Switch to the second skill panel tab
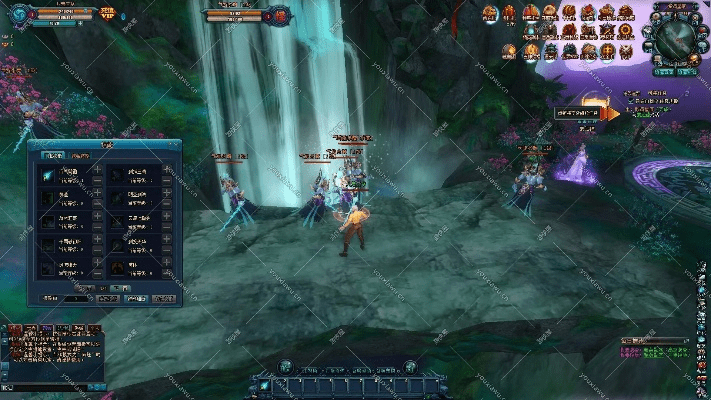The width and height of the screenshot is (711, 400). 79,155
